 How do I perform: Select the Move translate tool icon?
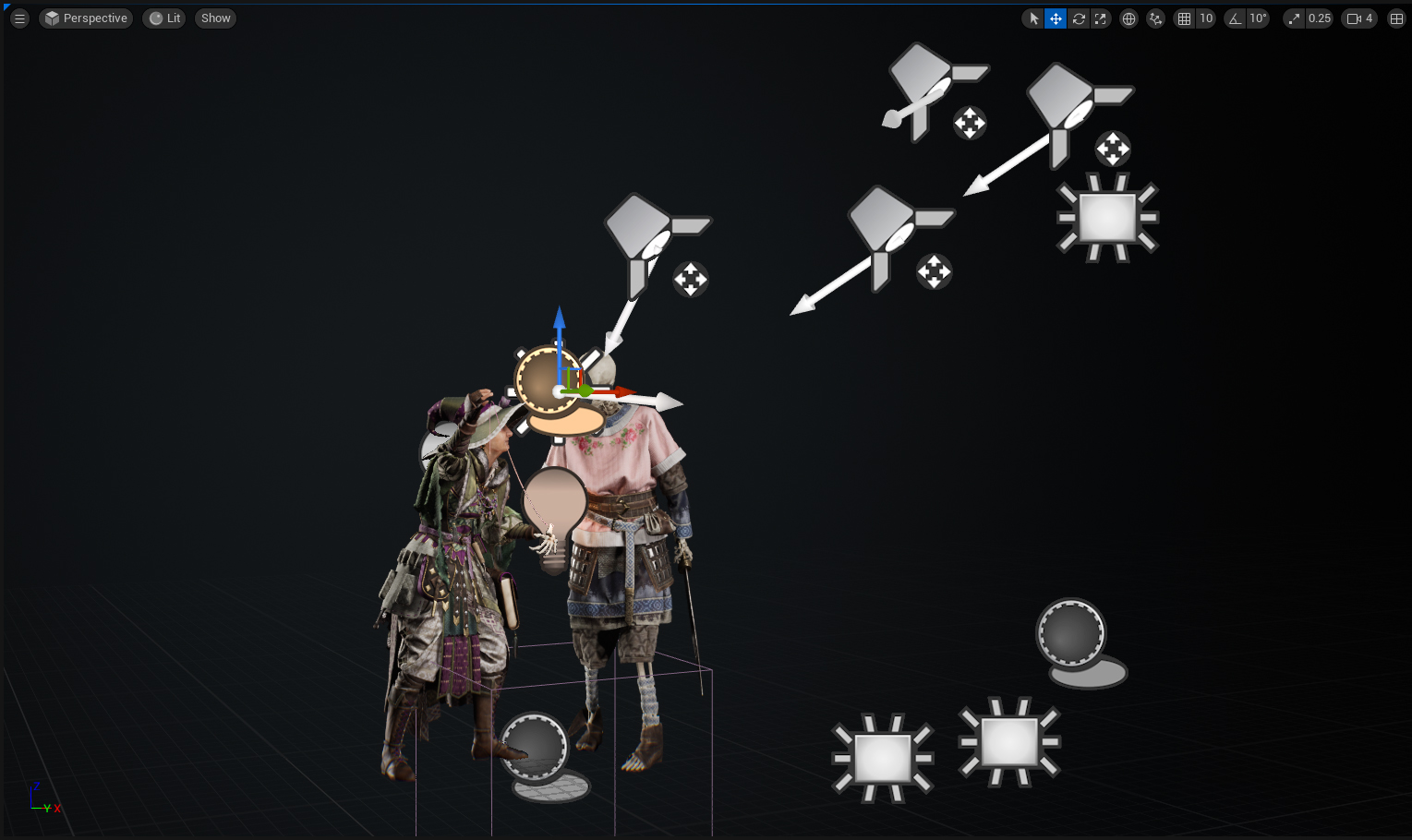point(1055,18)
